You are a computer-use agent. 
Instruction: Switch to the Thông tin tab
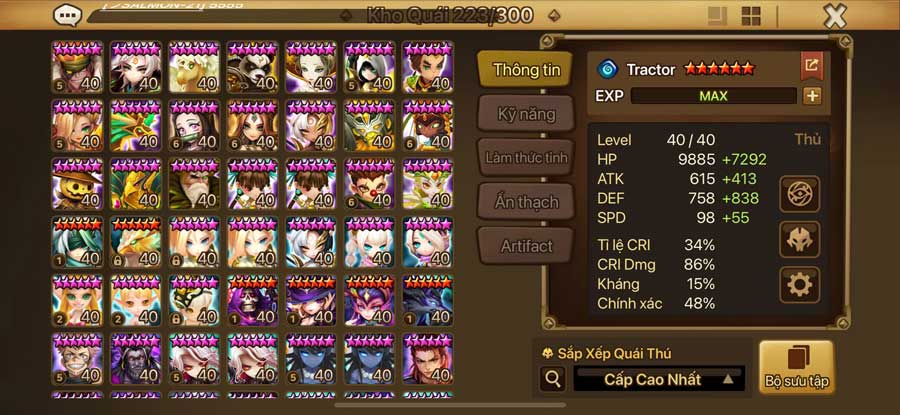coord(525,70)
